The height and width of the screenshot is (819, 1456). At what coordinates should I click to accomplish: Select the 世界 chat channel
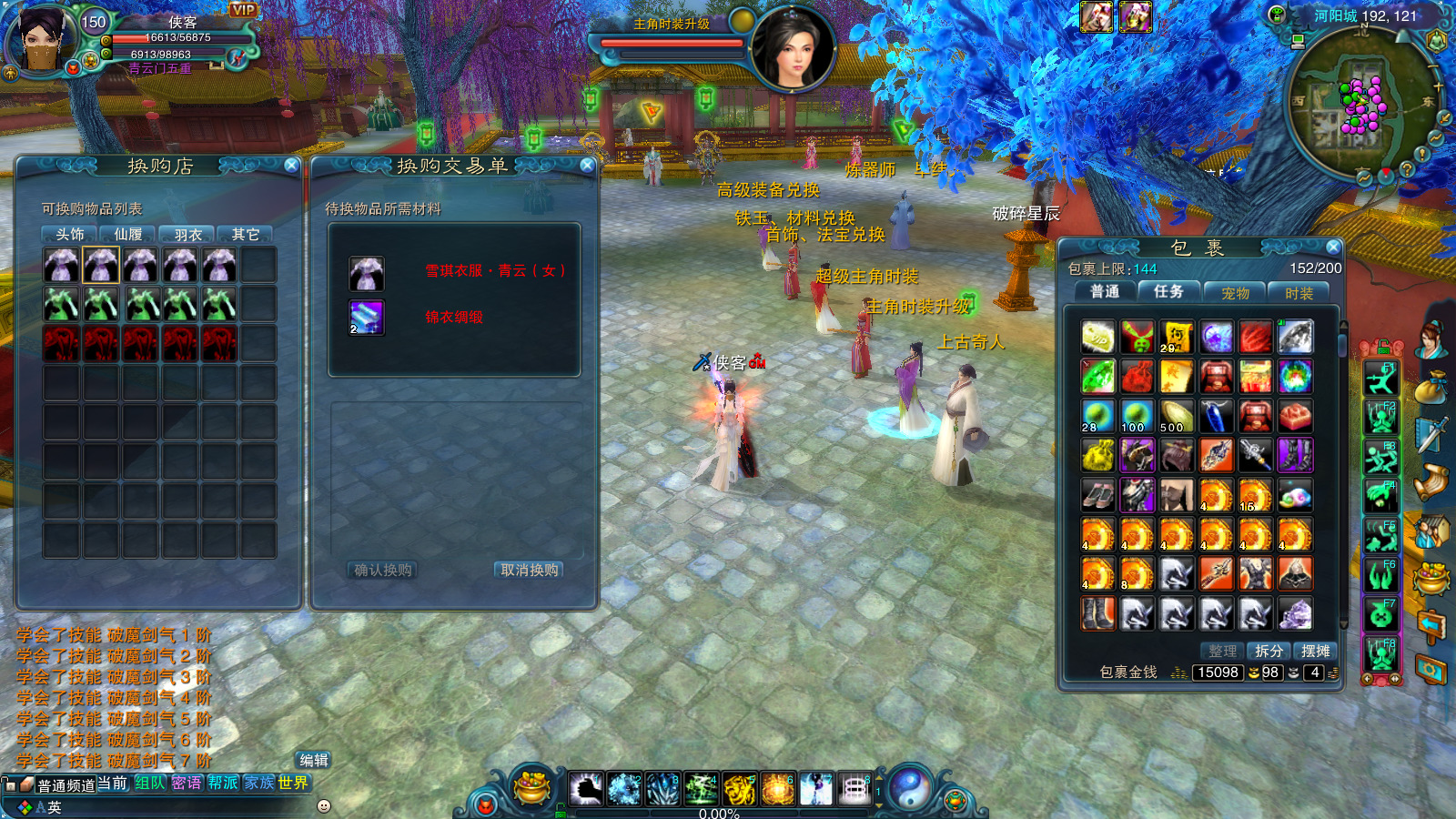(x=293, y=783)
